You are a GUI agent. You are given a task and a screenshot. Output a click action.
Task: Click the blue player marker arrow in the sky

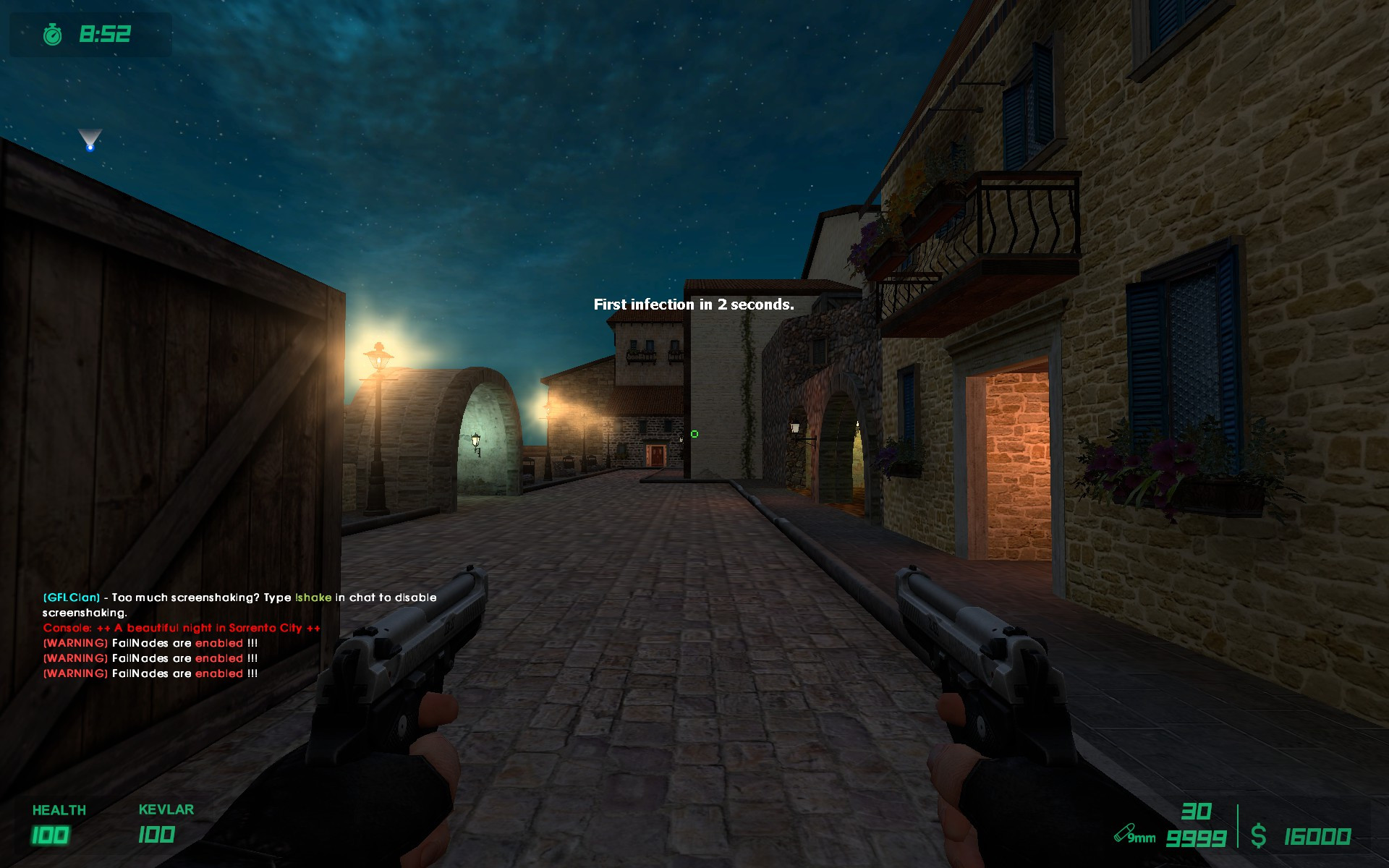pos(90,139)
